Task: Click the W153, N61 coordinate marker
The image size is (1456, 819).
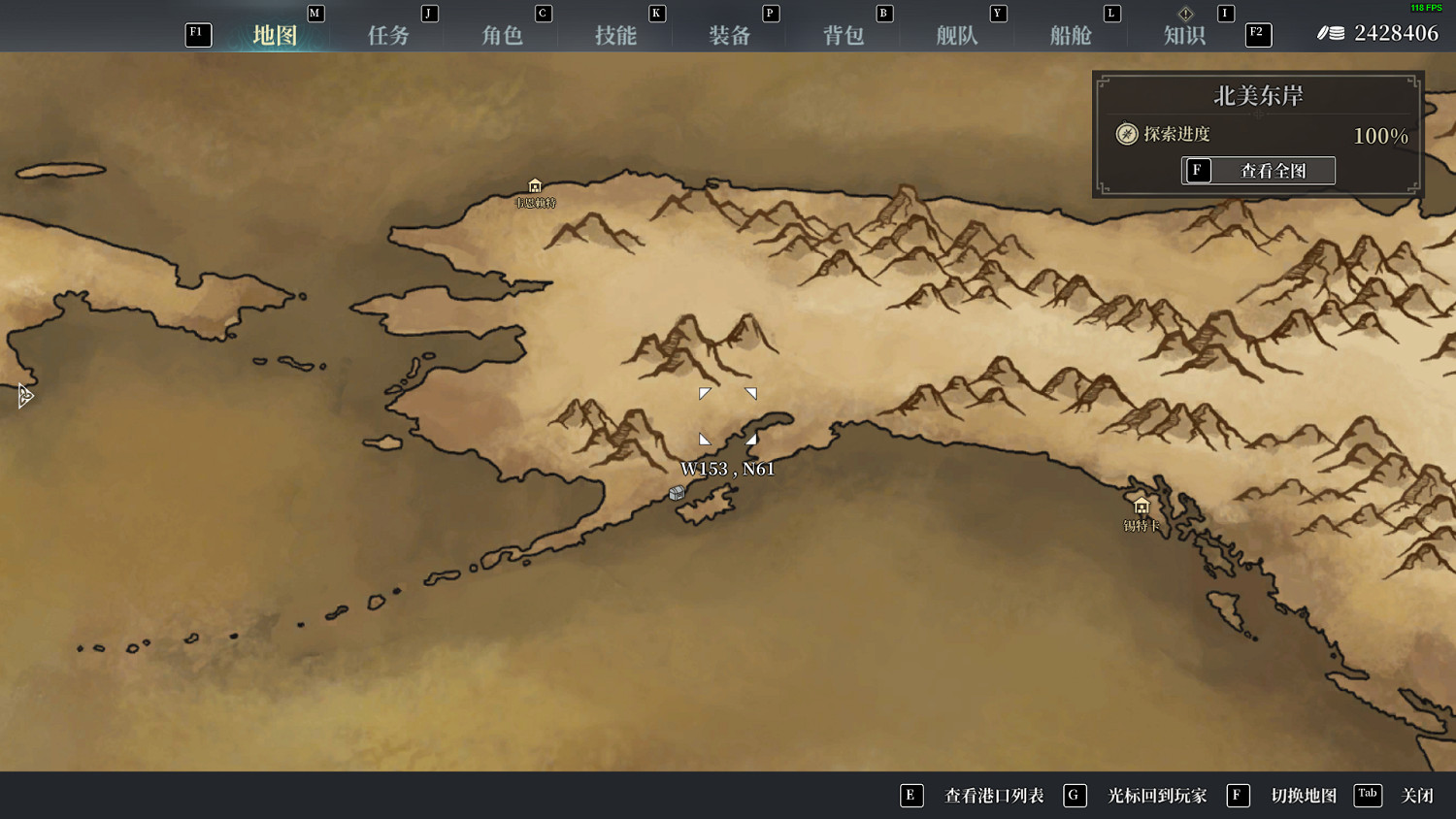Action: point(728,468)
